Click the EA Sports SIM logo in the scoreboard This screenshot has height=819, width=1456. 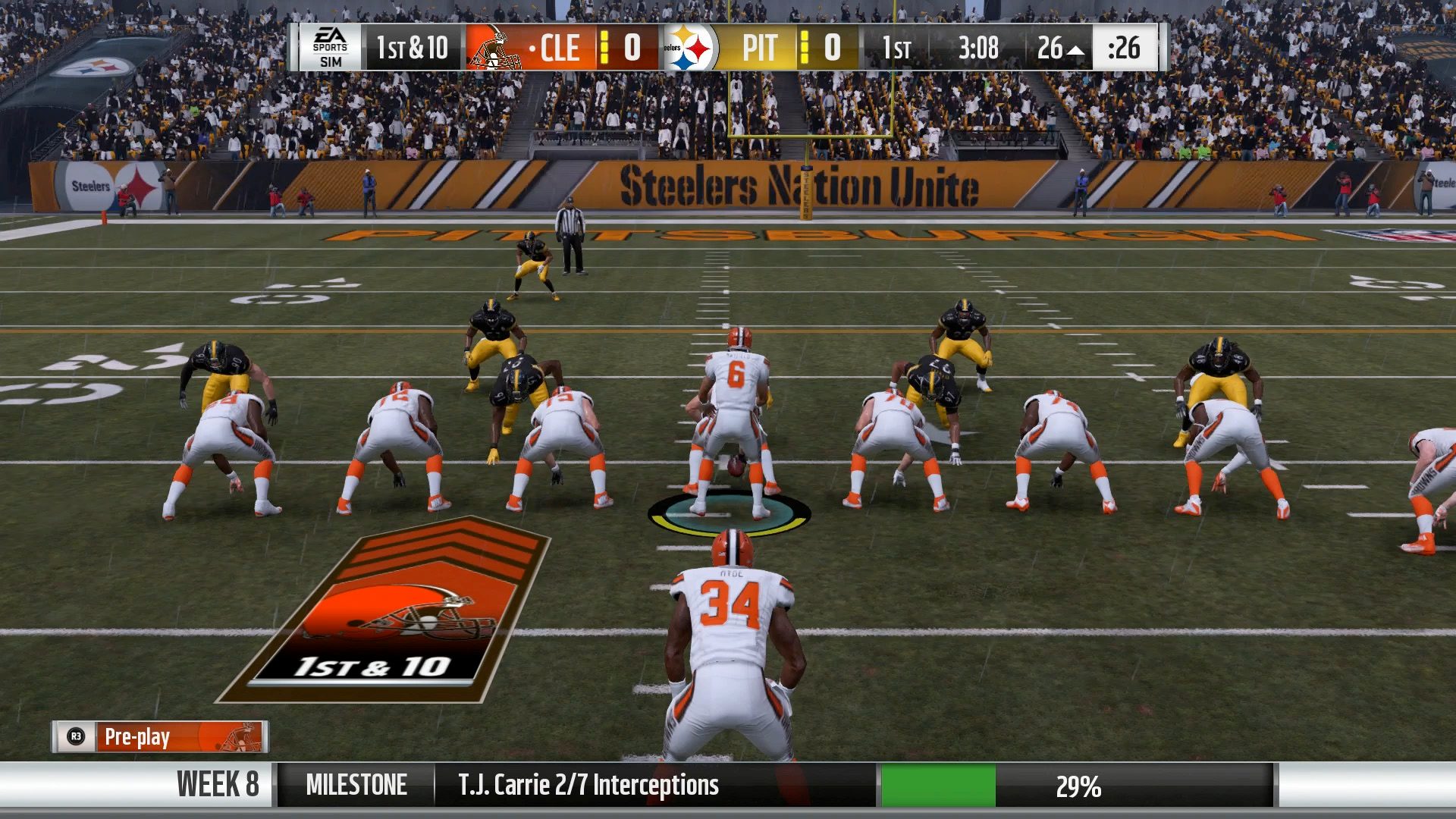(330, 48)
